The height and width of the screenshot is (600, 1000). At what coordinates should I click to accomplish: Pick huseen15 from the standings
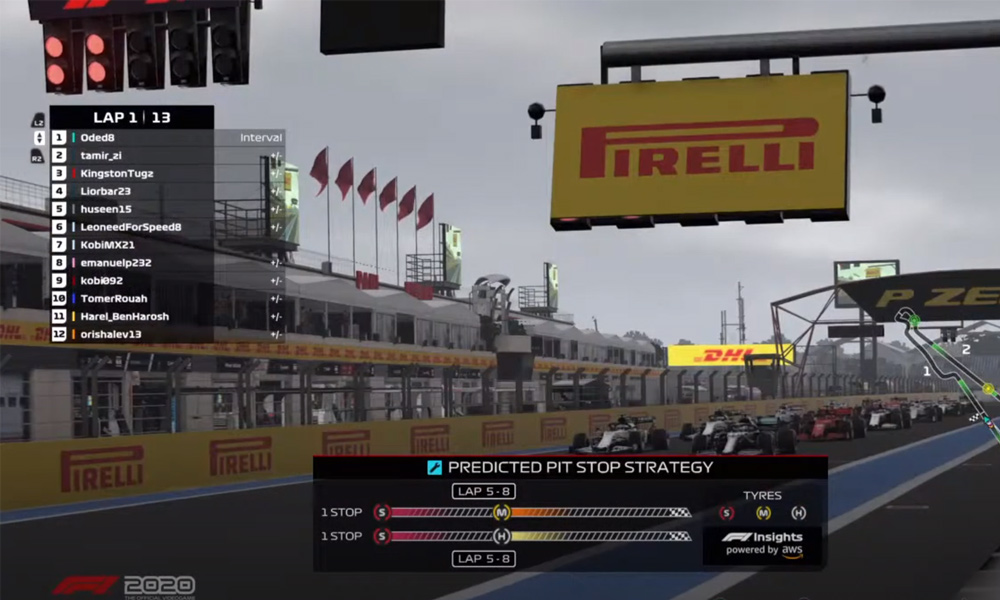point(105,209)
